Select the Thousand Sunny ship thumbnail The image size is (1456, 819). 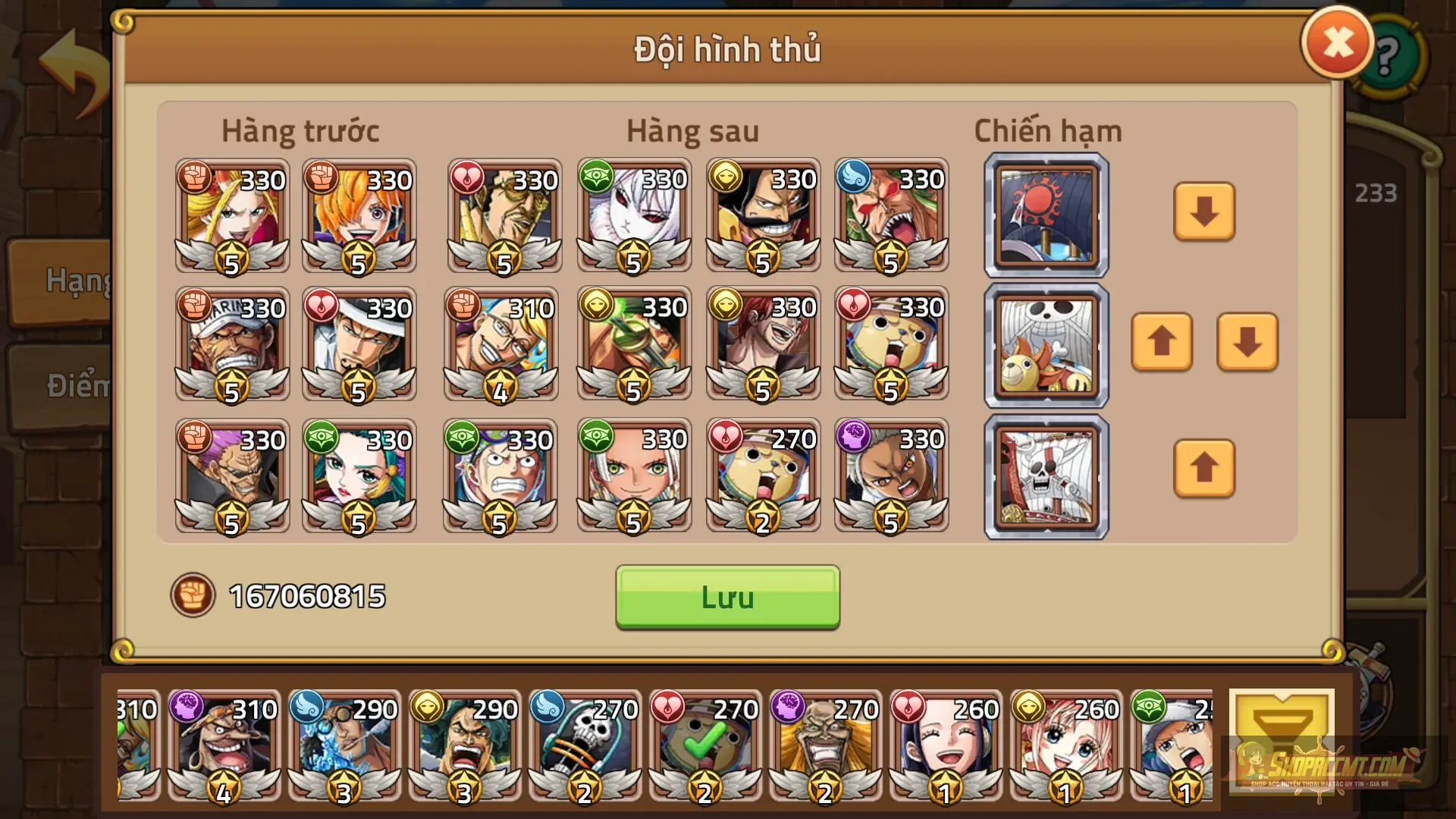[x=1045, y=345]
